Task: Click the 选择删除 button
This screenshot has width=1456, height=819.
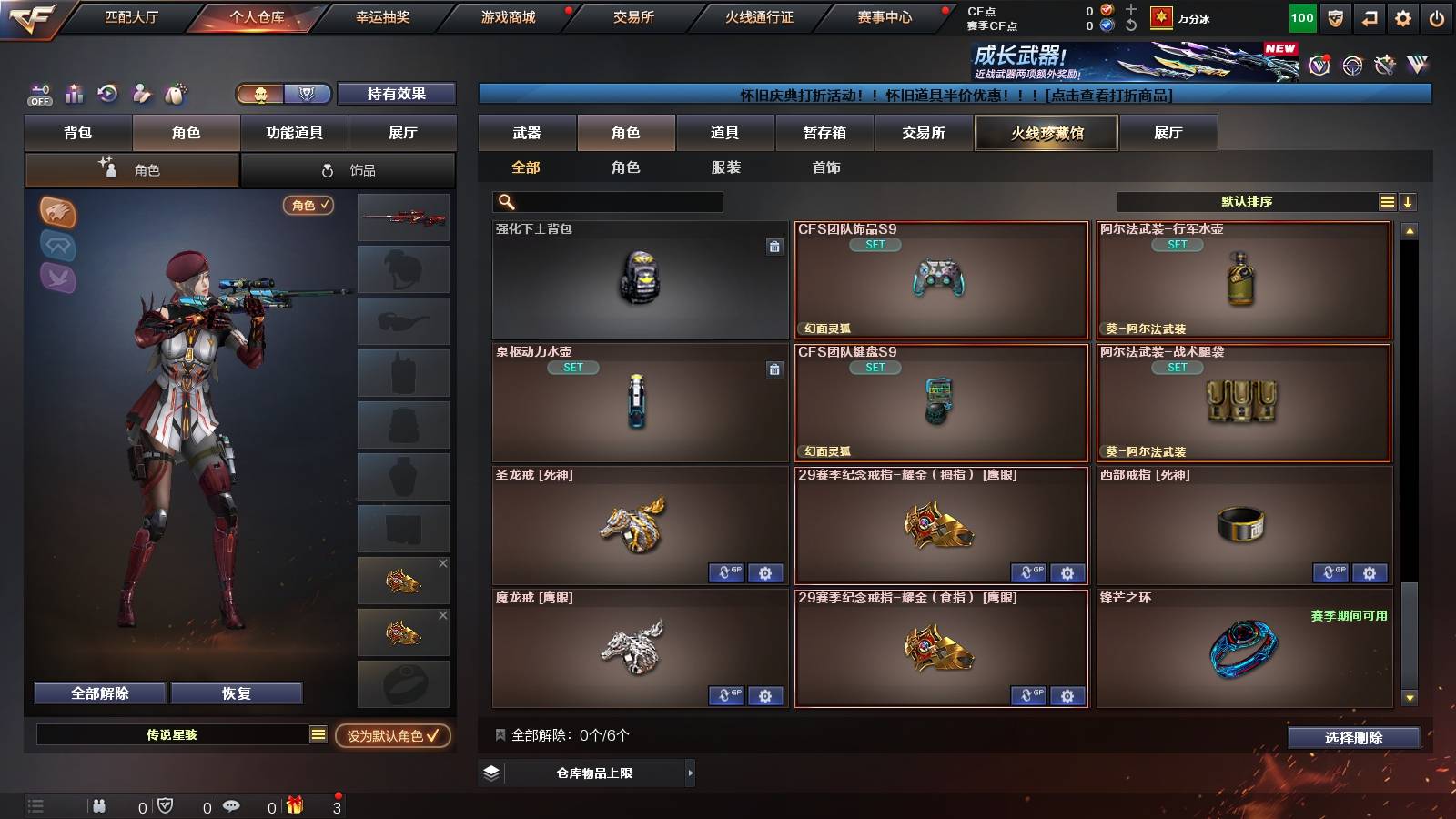Action: coord(1353,738)
